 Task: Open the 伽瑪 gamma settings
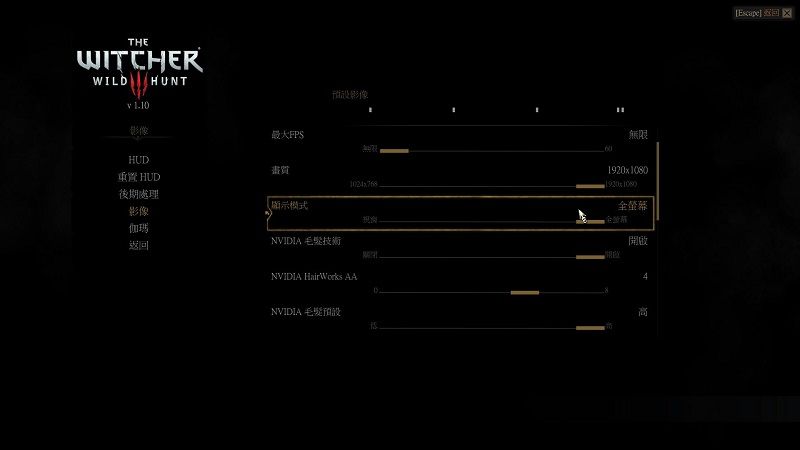click(138, 228)
